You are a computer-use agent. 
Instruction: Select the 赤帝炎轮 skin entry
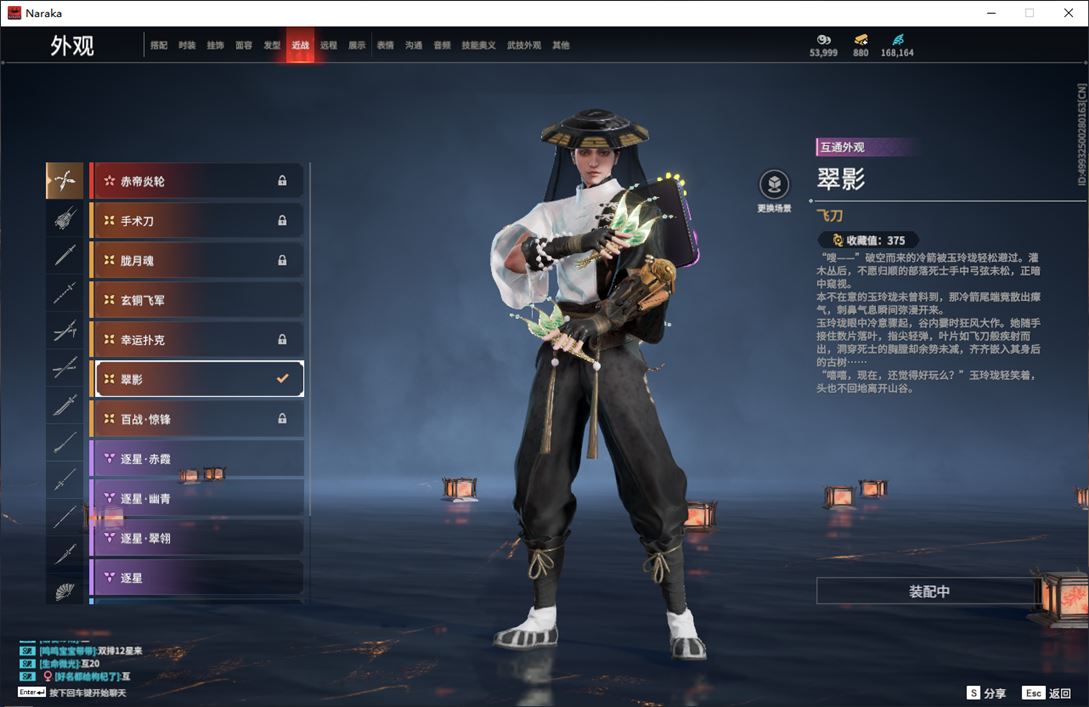click(197, 181)
